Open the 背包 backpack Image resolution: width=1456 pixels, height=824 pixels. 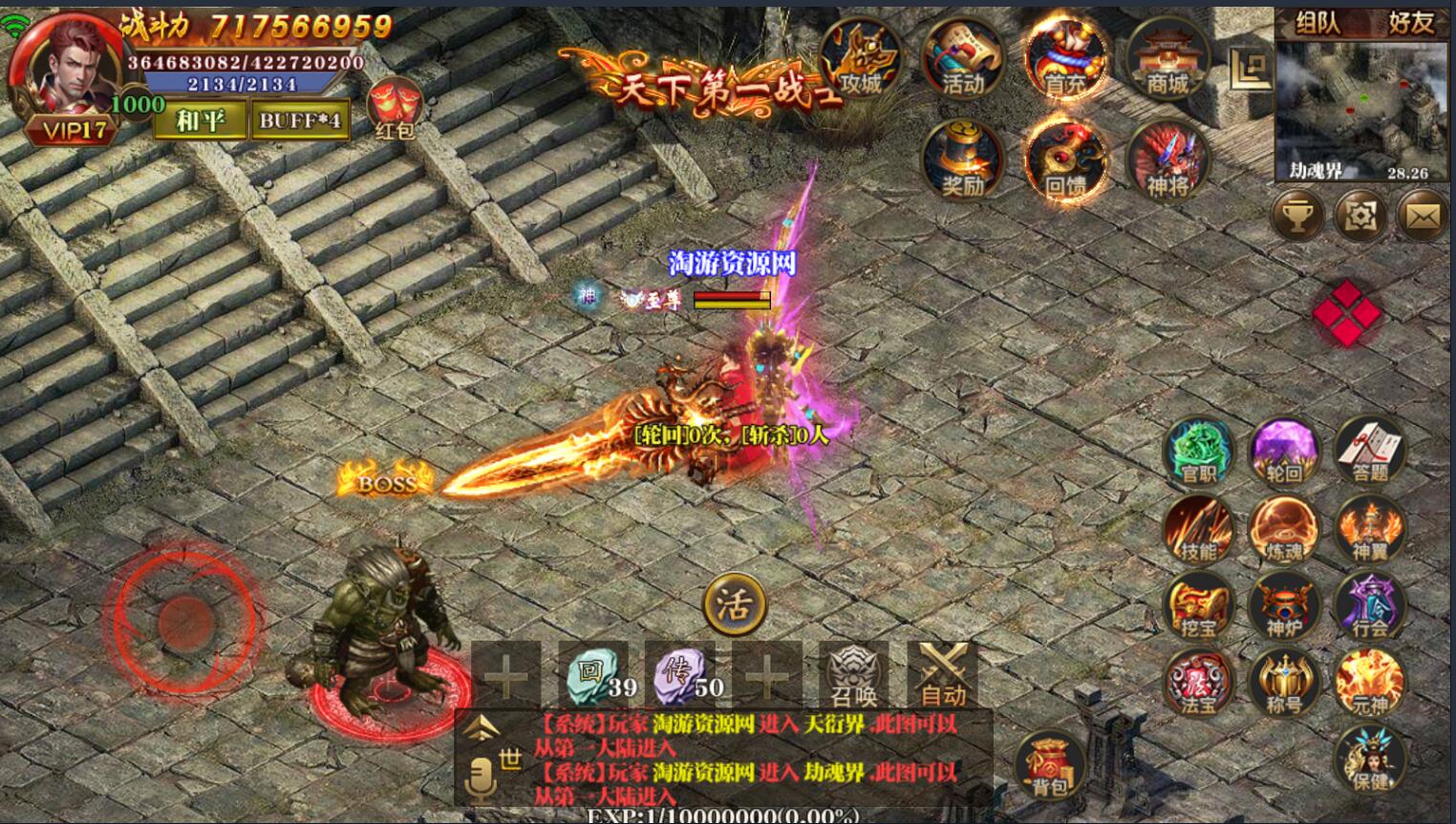point(1049,766)
